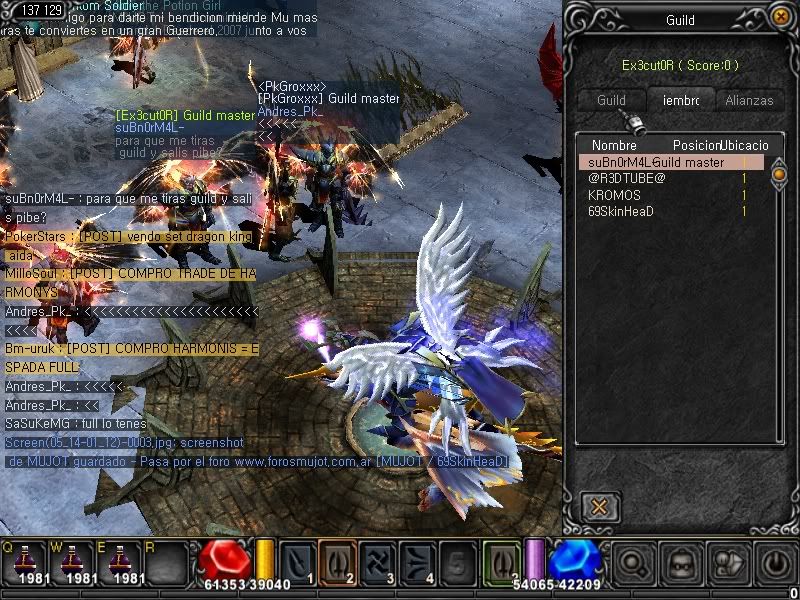Open the system menu power button
The image size is (800, 600).
(x=775, y=563)
